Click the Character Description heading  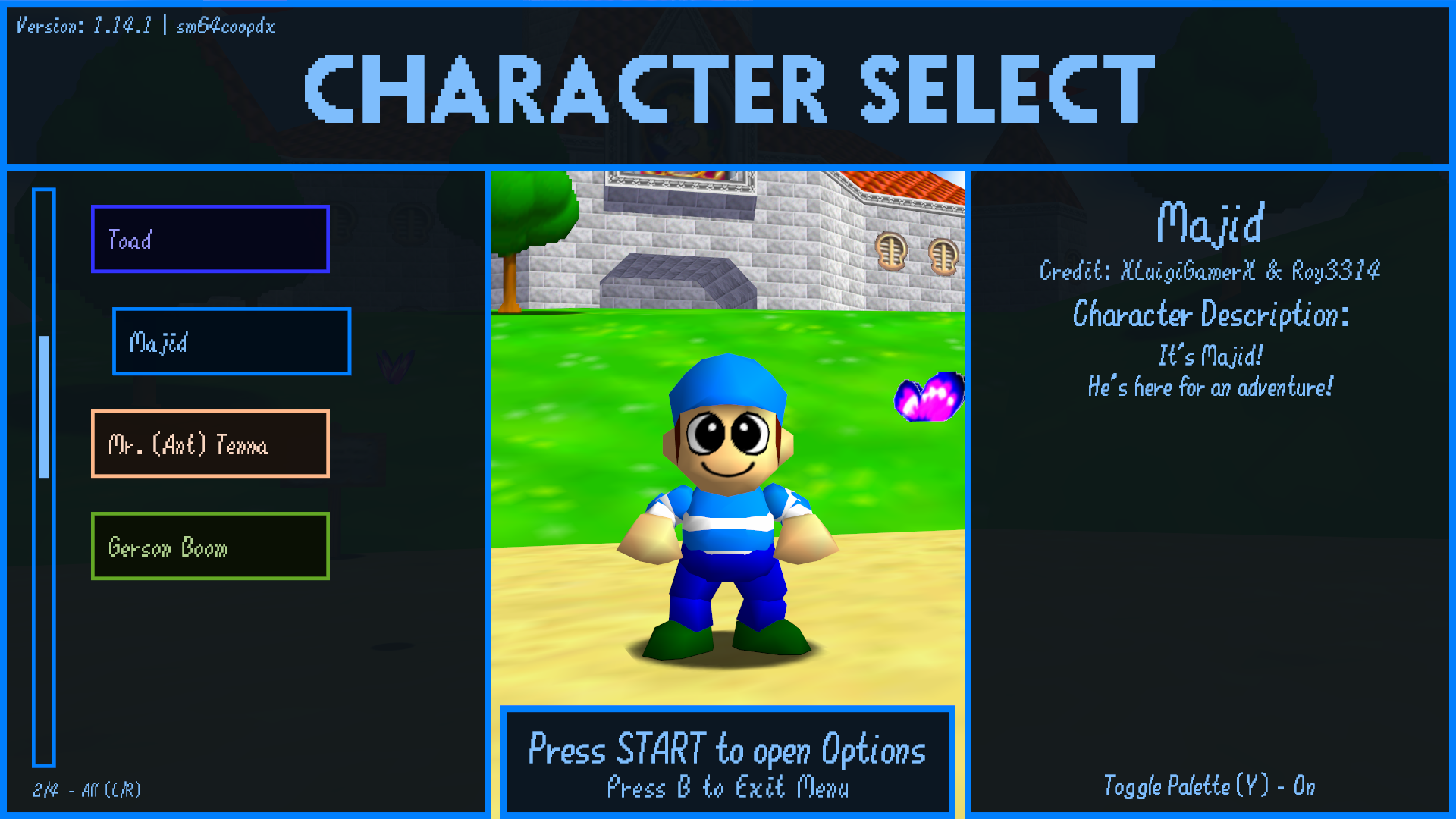tap(1211, 316)
